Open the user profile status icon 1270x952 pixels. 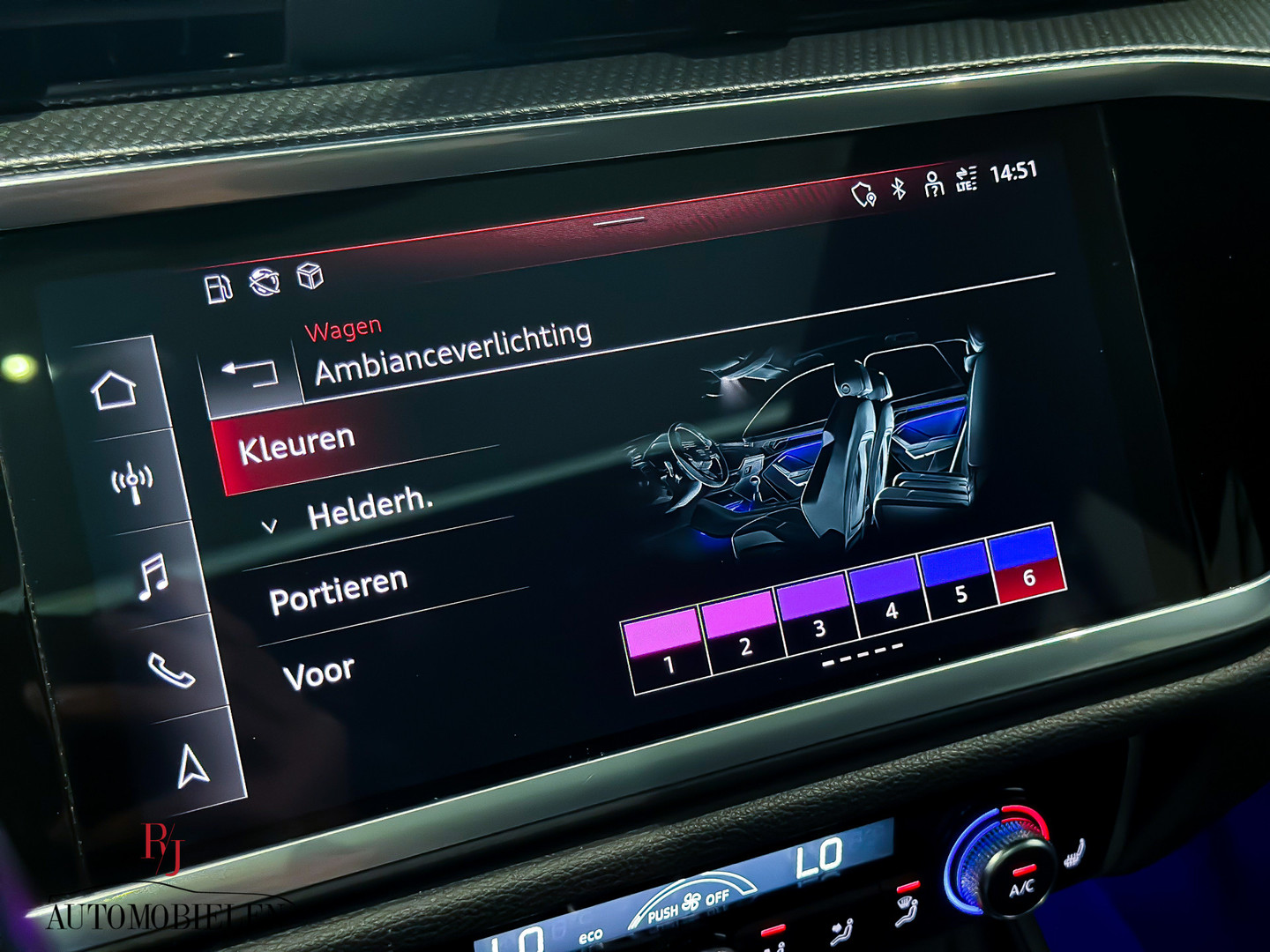click(x=933, y=186)
